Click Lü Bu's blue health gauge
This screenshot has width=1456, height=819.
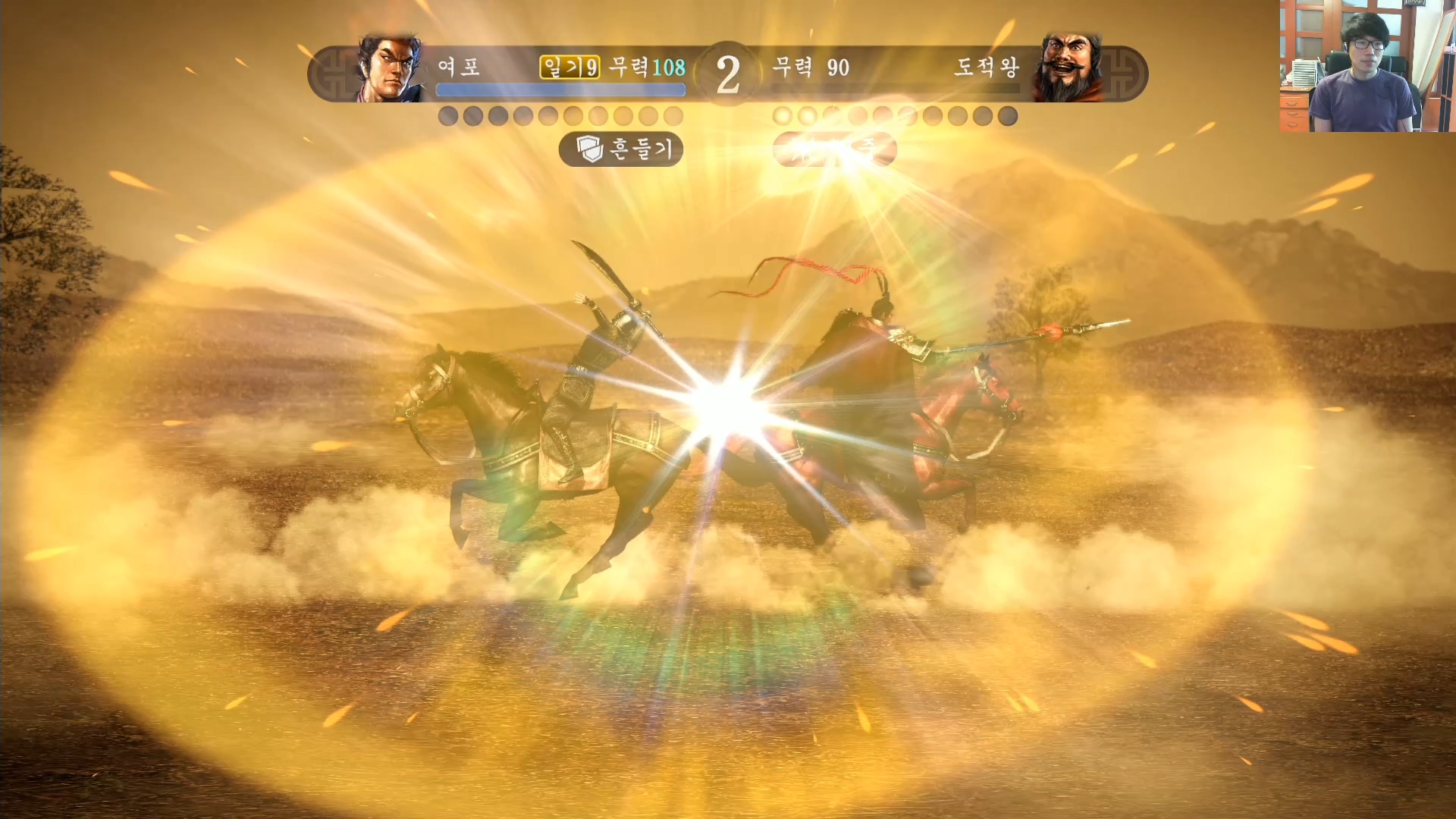pos(560,89)
